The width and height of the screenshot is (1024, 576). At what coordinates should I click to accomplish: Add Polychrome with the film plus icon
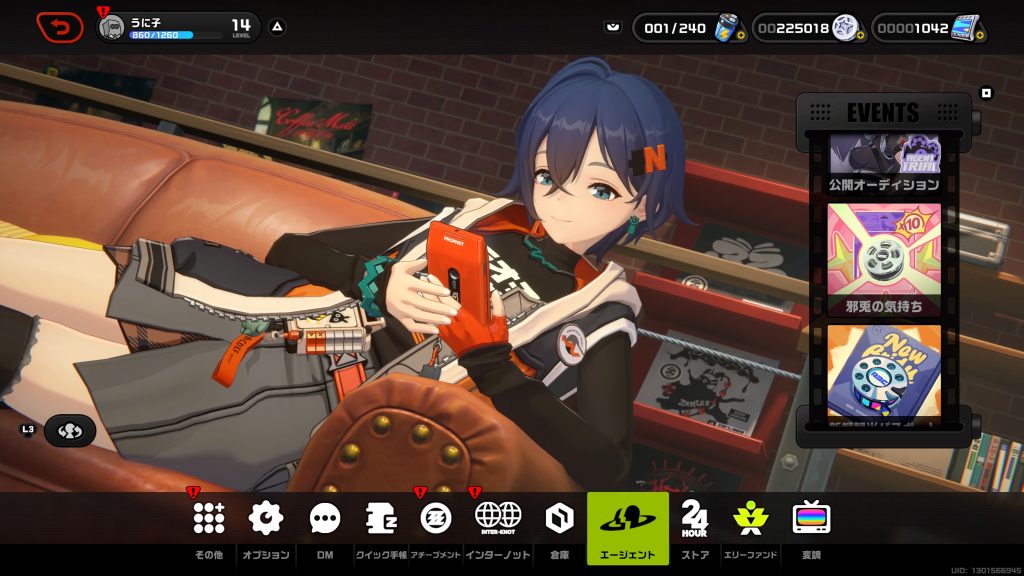coord(980,35)
